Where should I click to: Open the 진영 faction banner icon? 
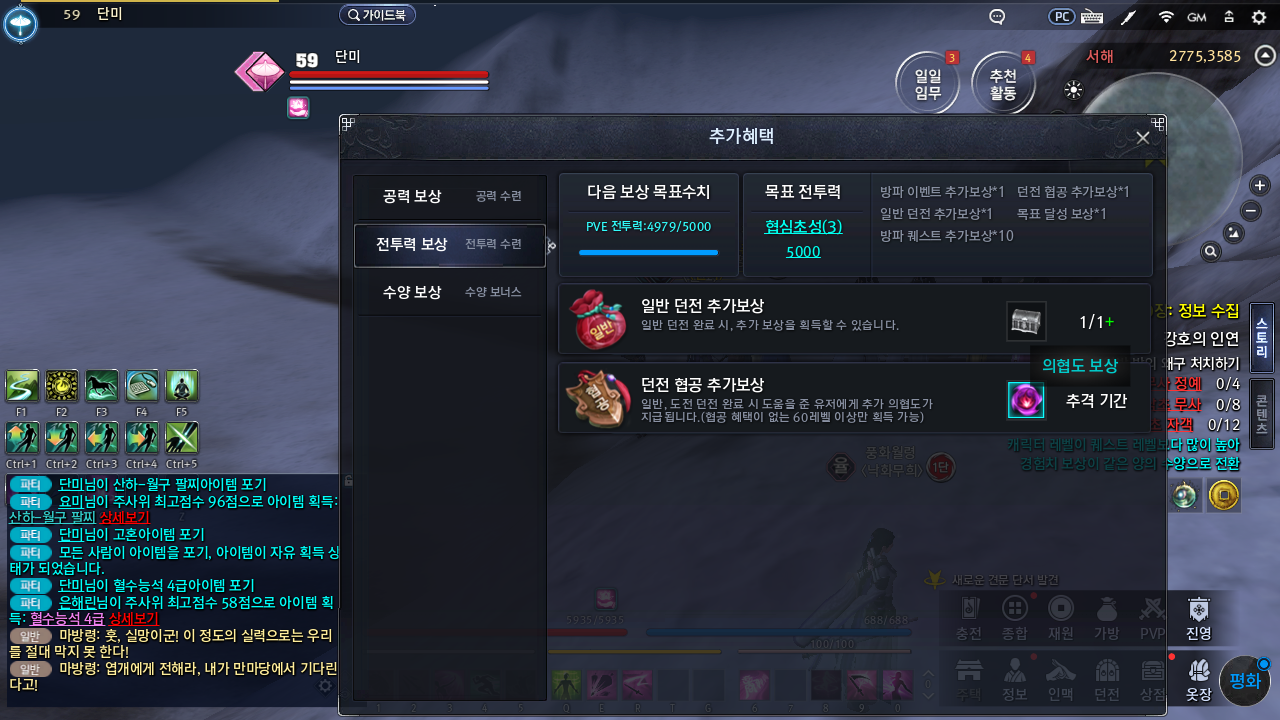tap(1197, 618)
